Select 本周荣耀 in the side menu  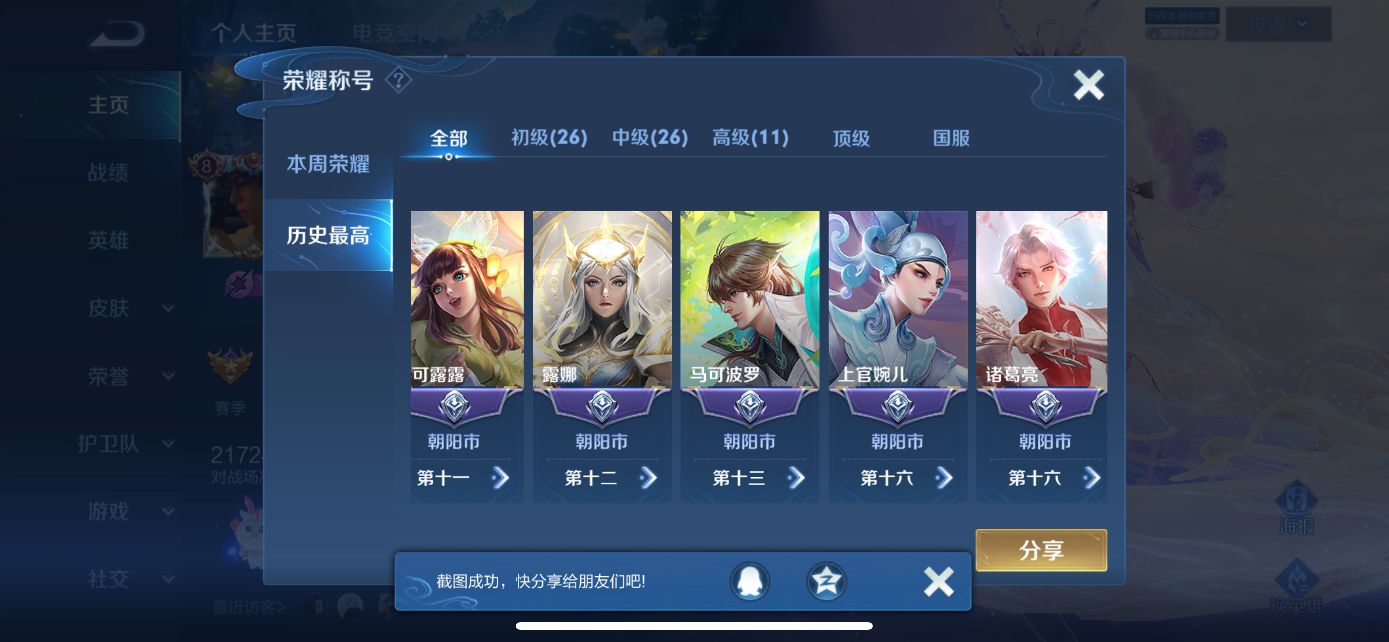[328, 164]
